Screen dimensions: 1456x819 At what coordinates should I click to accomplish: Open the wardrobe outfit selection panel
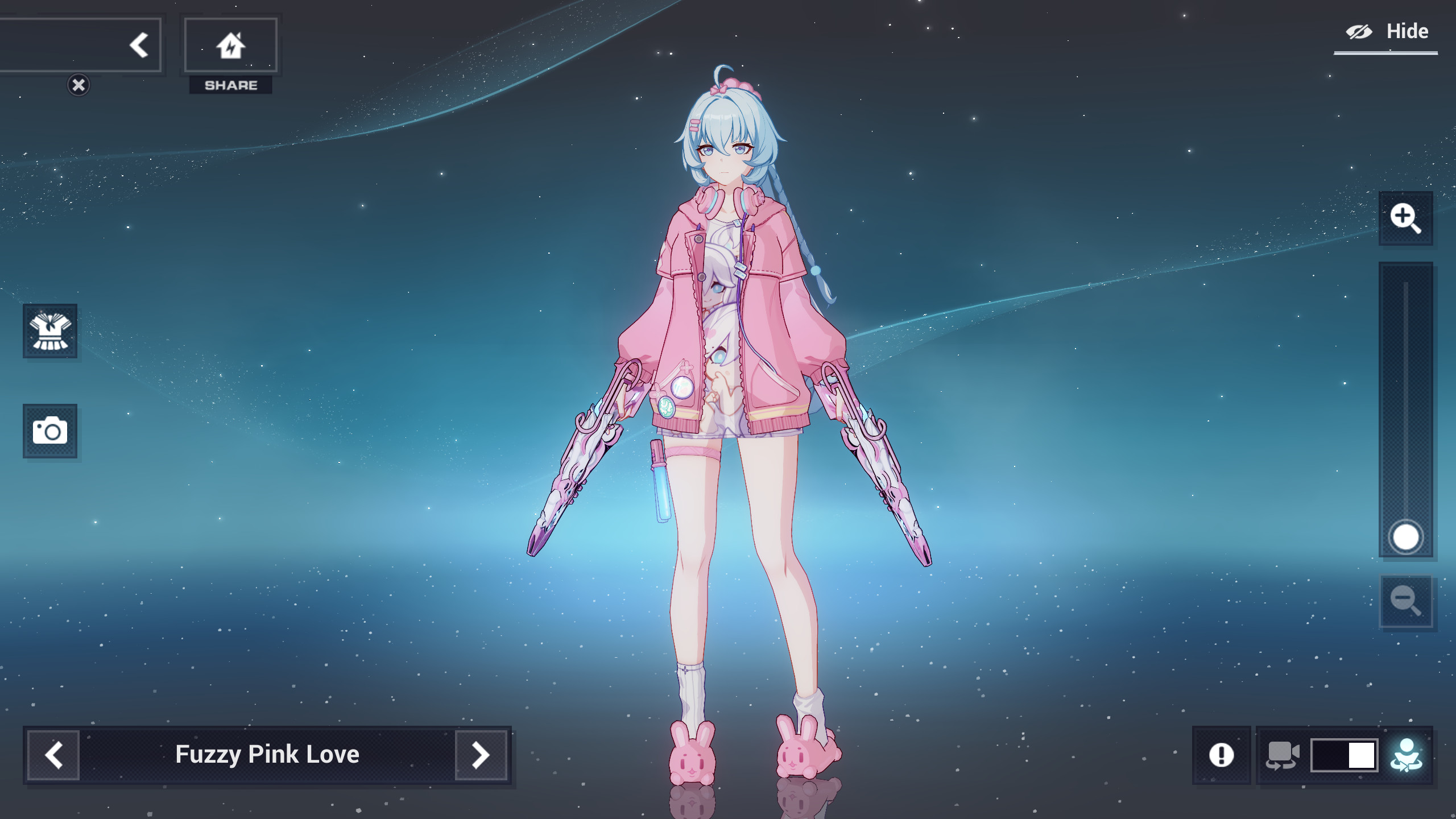[50, 332]
